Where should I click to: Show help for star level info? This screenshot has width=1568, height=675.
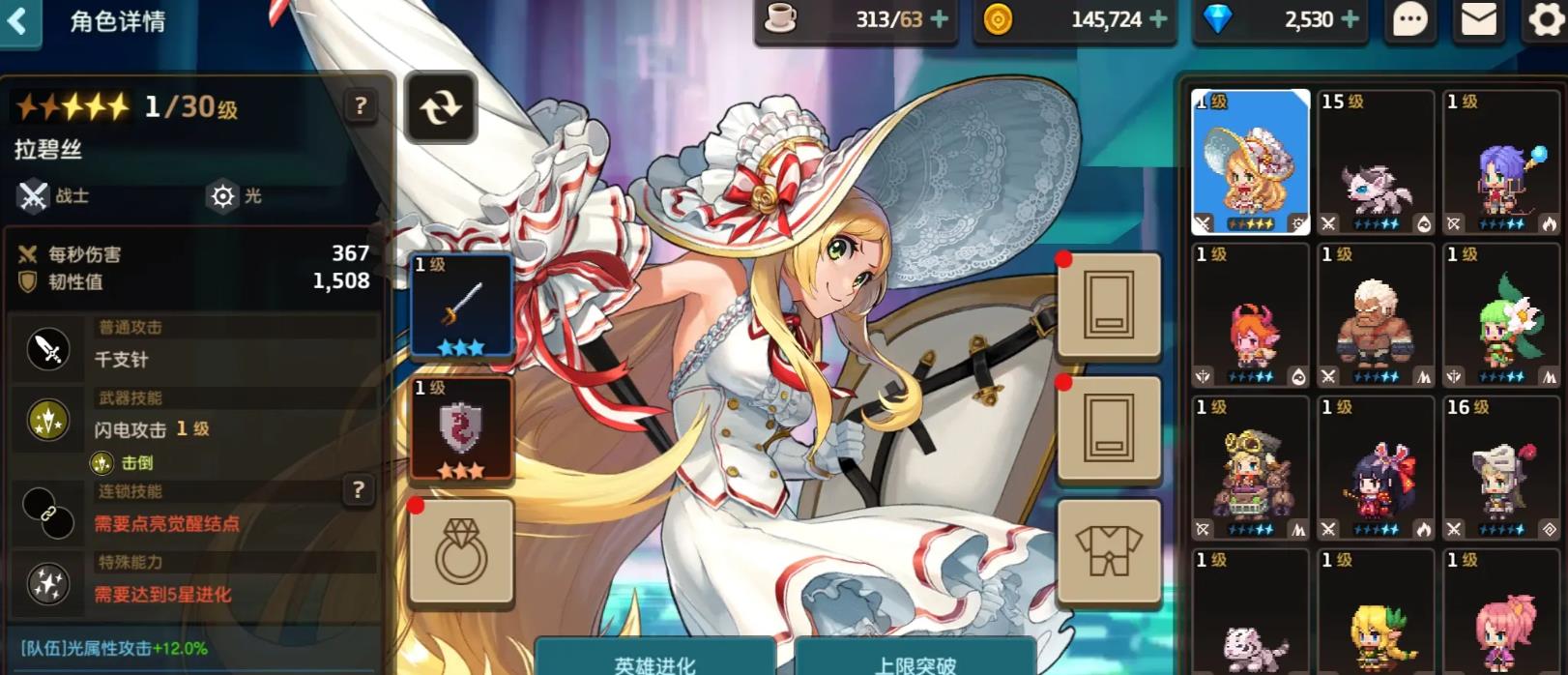pyautogui.click(x=361, y=105)
